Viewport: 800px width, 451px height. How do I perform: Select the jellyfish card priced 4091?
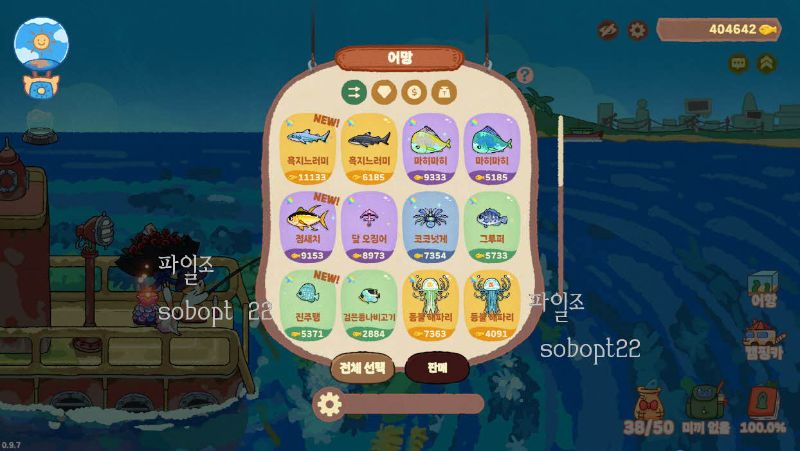point(491,305)
